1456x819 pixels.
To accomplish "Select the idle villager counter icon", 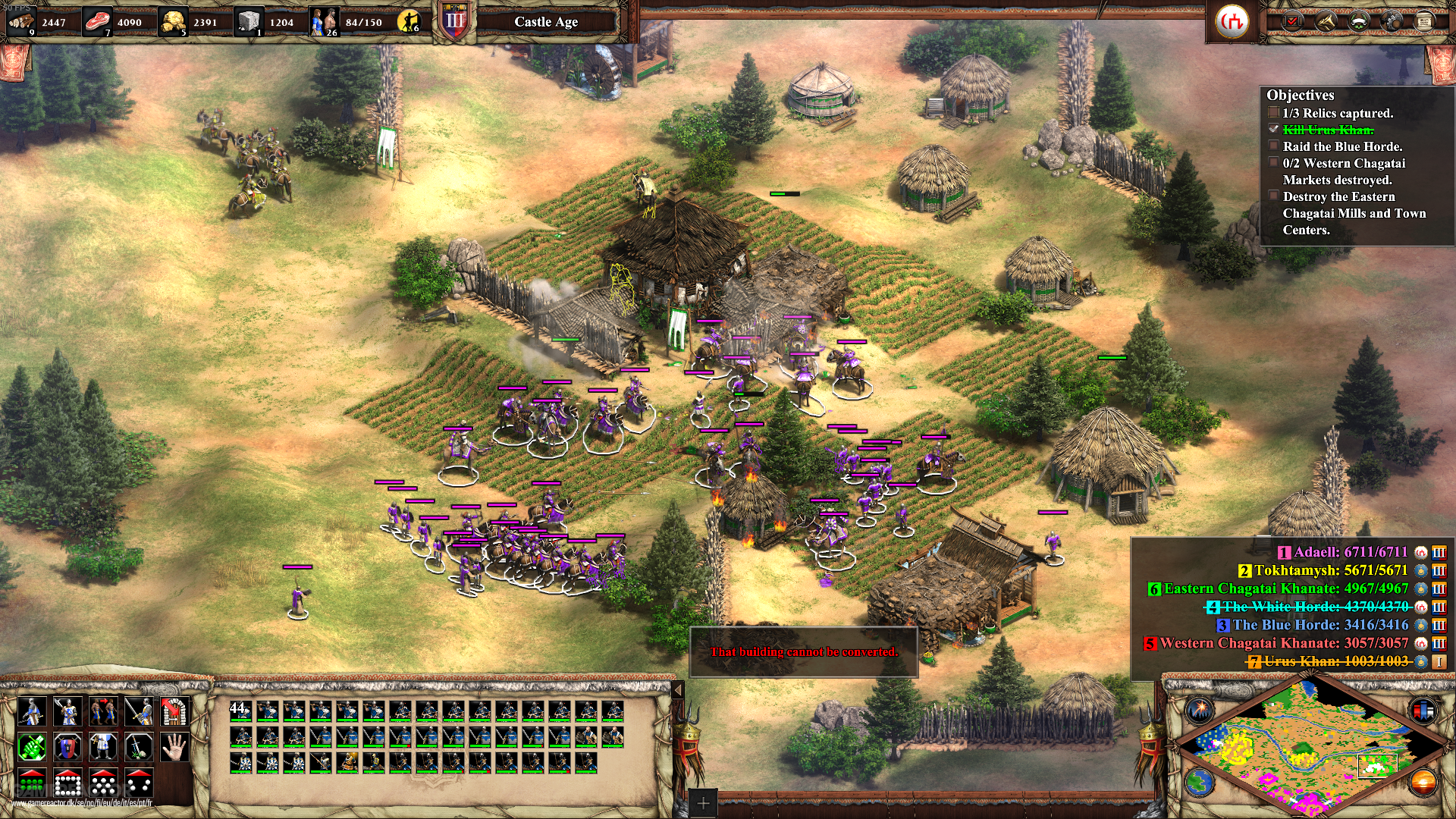I will tap(409, 21).
